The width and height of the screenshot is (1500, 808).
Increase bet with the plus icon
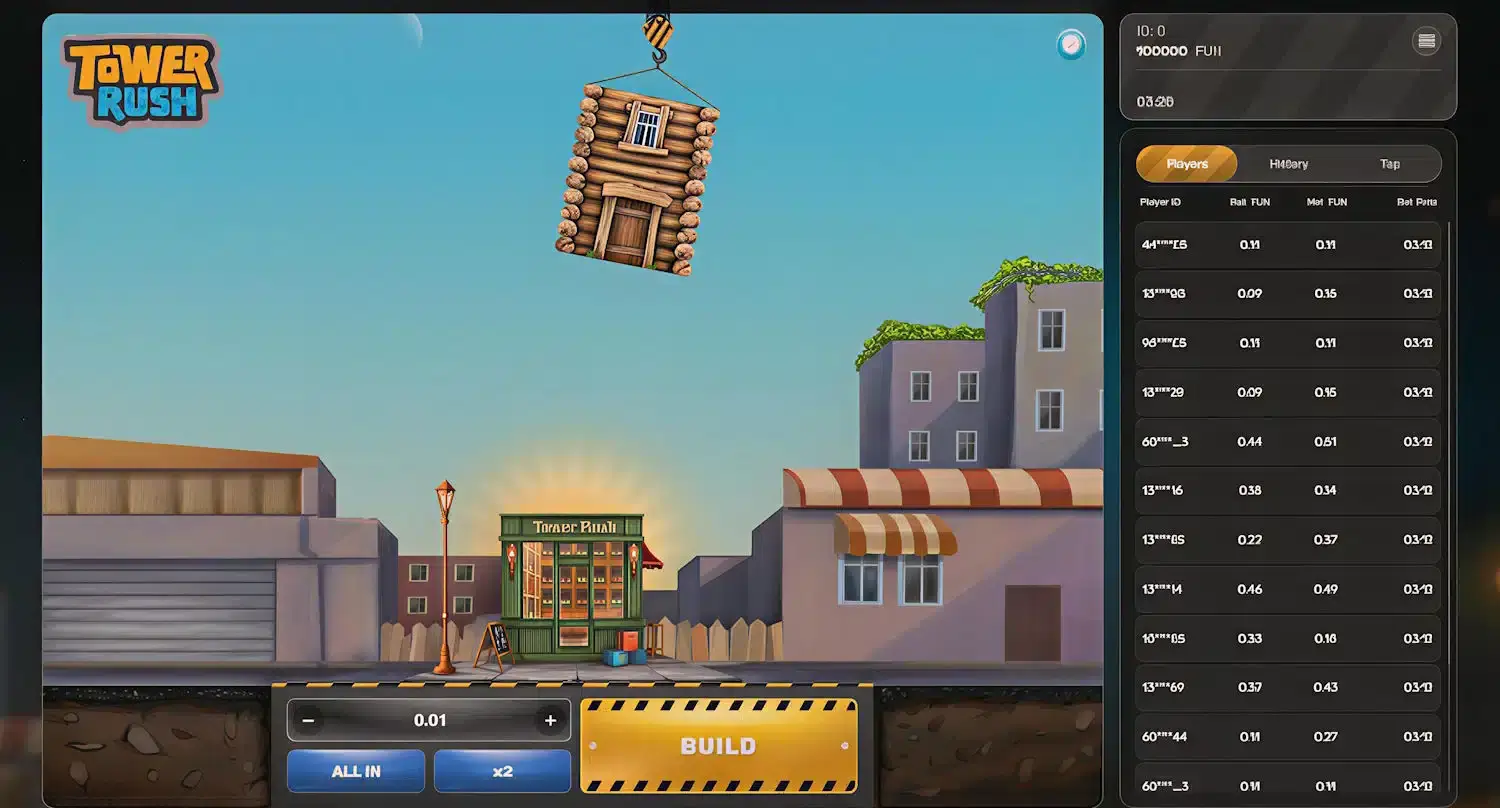point(549,719)
